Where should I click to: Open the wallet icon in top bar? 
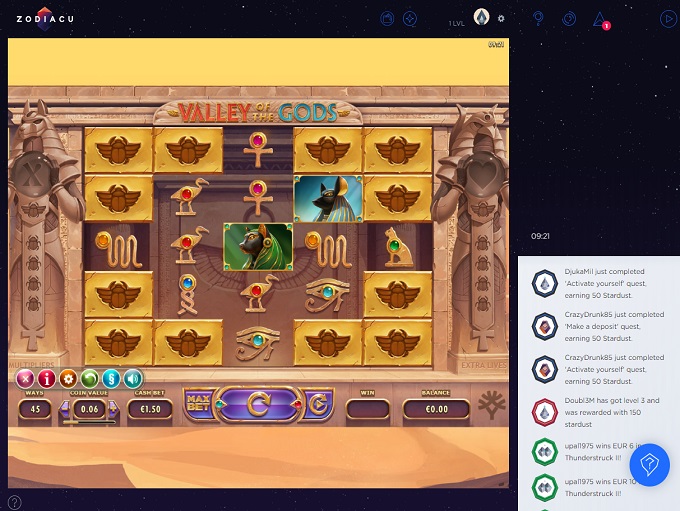click(388, 18)
